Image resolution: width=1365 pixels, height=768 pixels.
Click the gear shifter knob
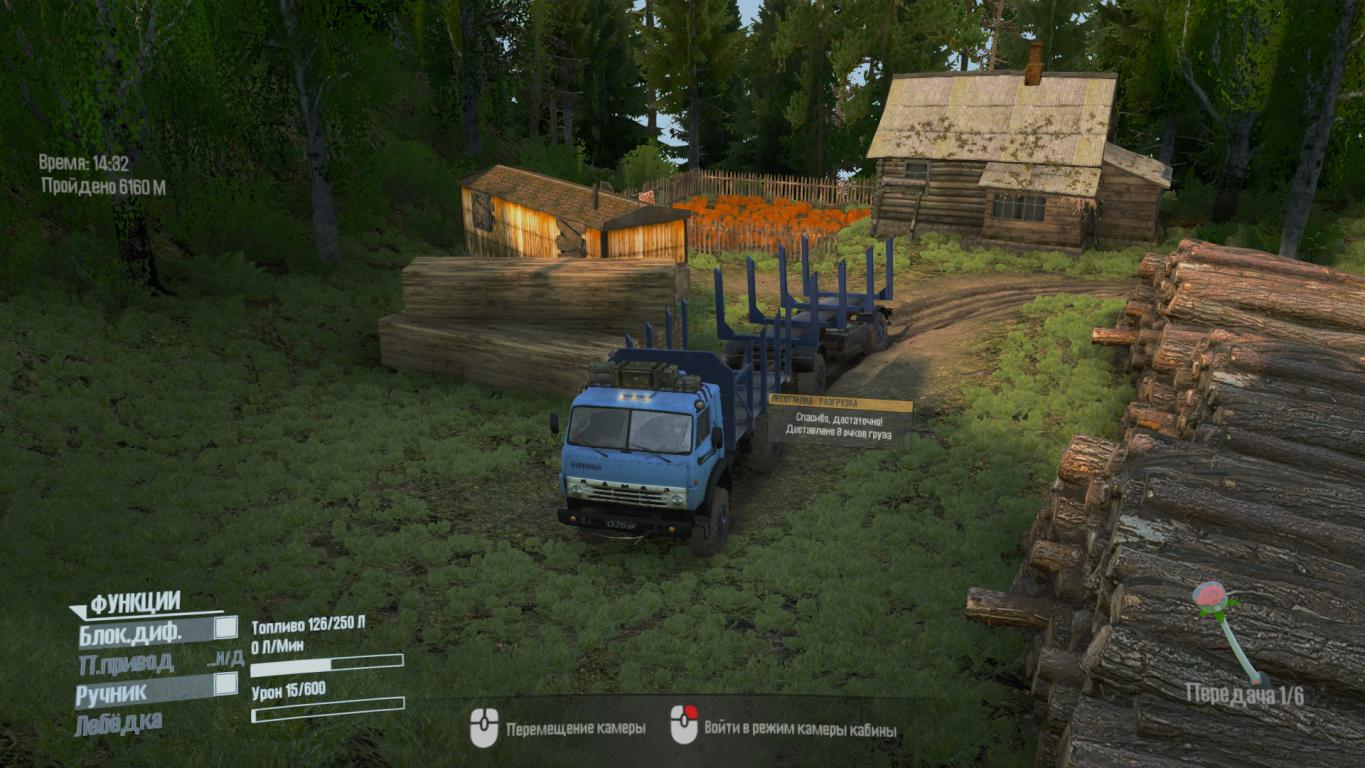(1210, 597)
